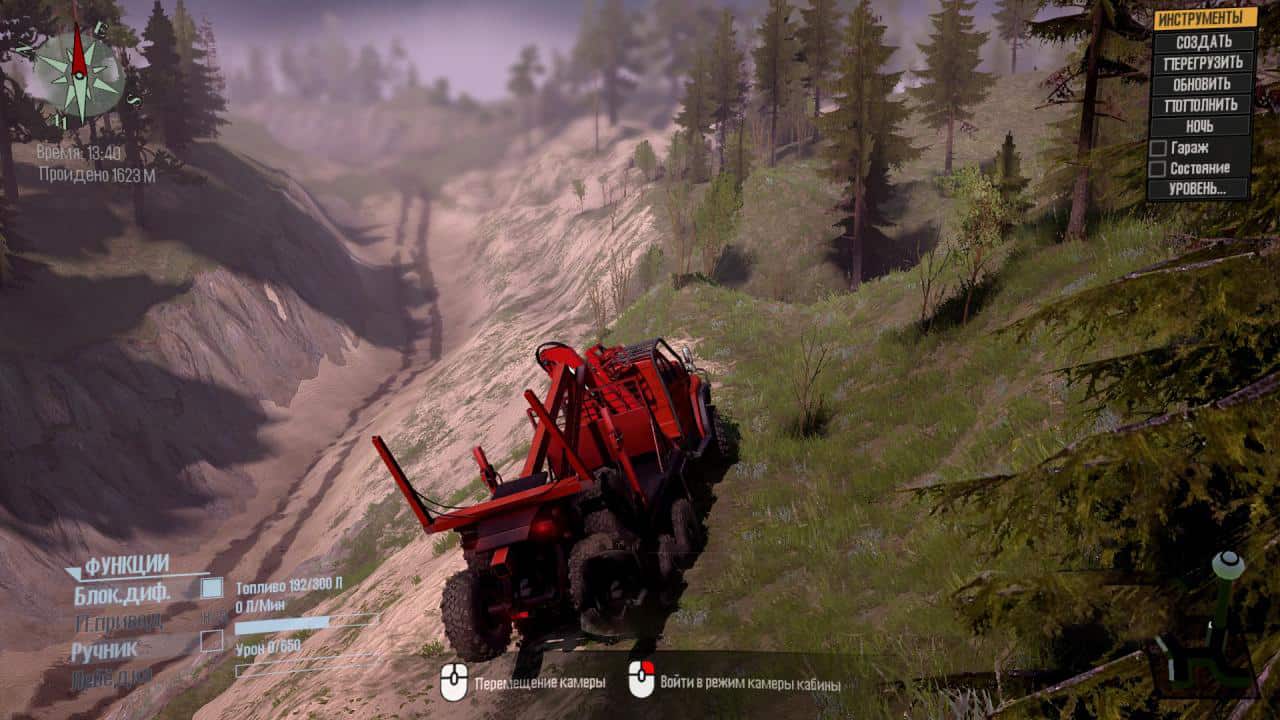1280x720 pixels.
Task: Click the gear shifter knob
Action: 1228,565
